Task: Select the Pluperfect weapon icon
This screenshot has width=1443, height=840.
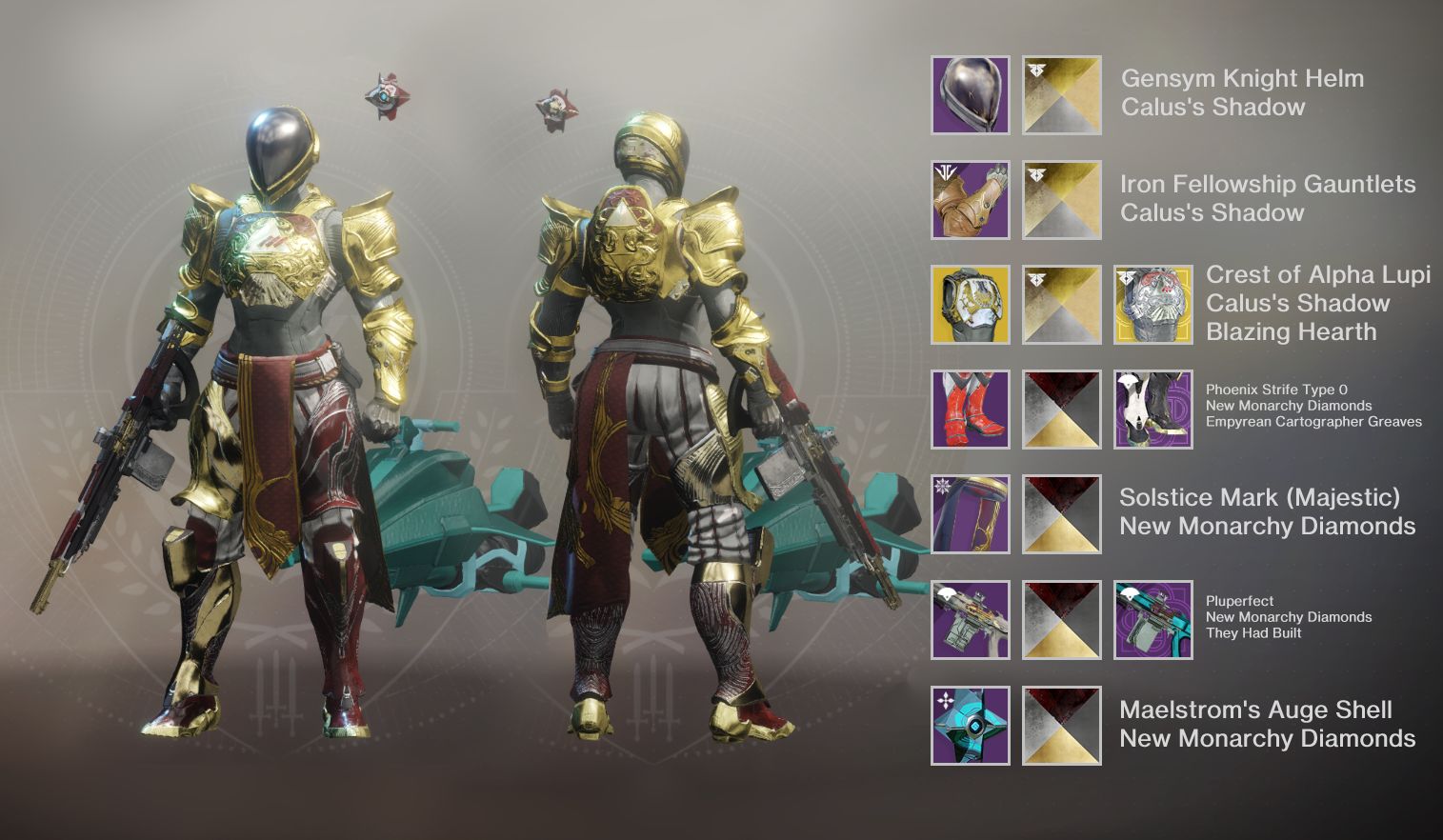Action: coord(969,619)
